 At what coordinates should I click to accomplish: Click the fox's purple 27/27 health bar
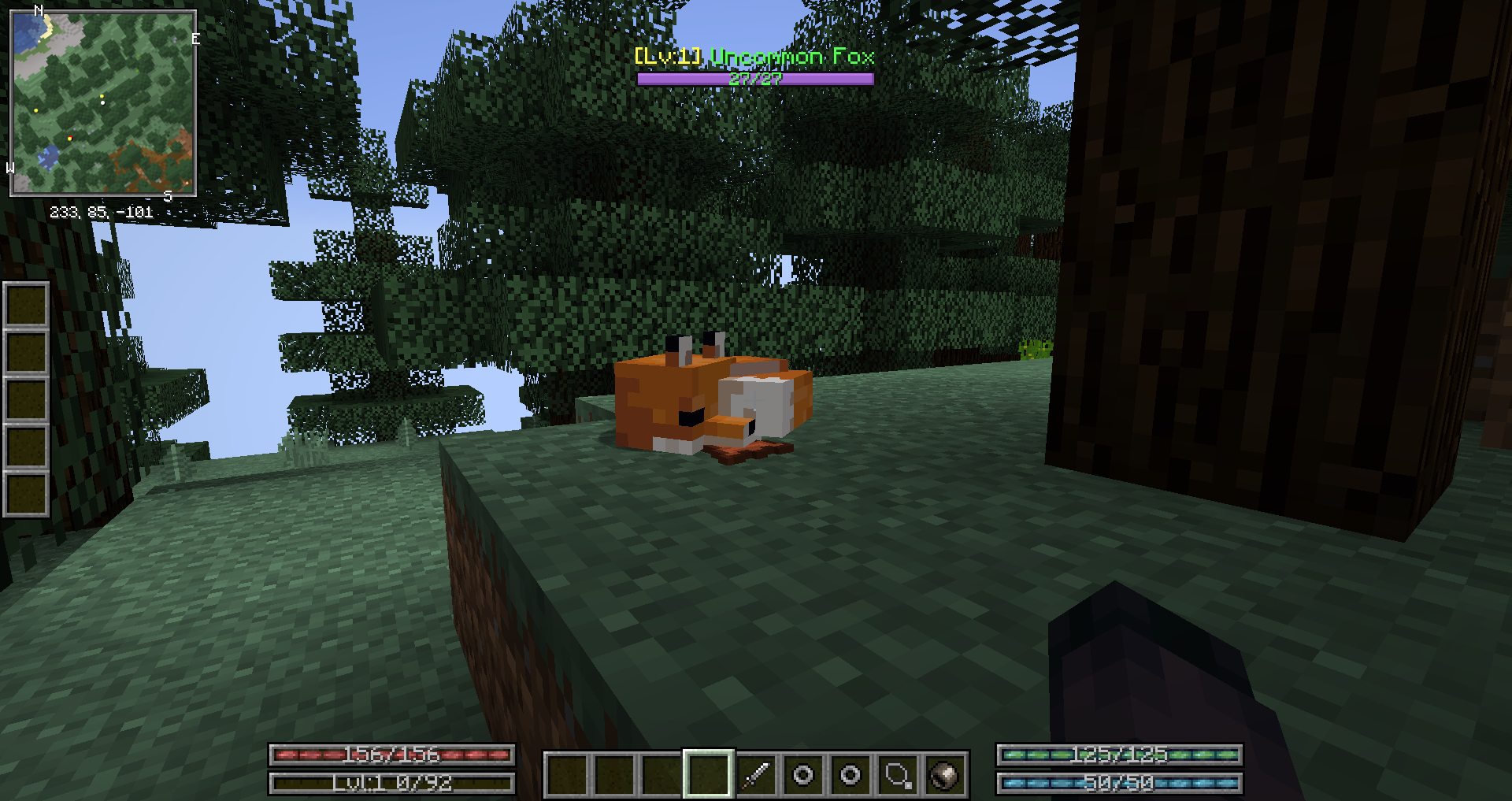[755, 78]
